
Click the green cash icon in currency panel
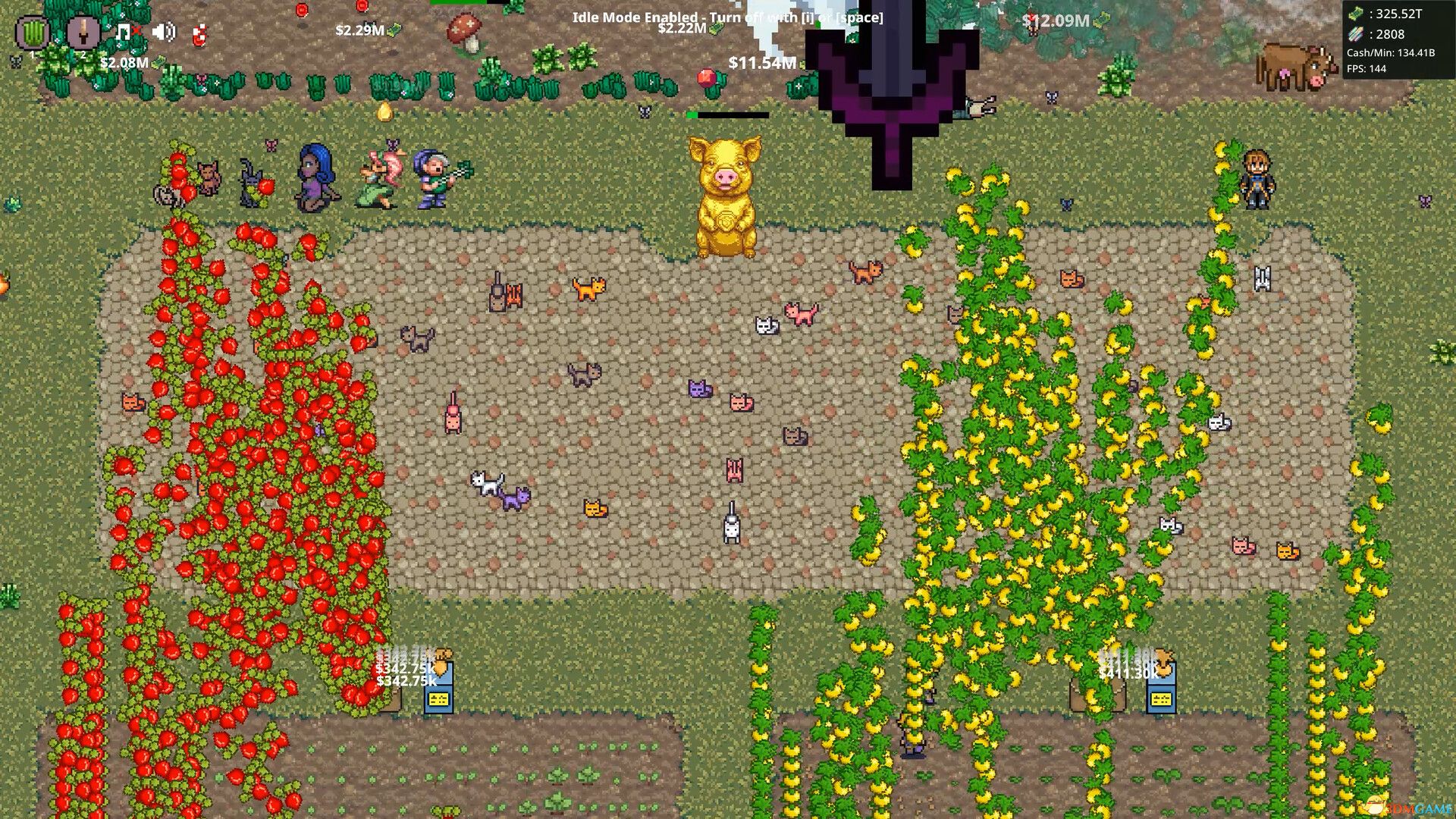pyautogui.click(x=1356, y=13)
